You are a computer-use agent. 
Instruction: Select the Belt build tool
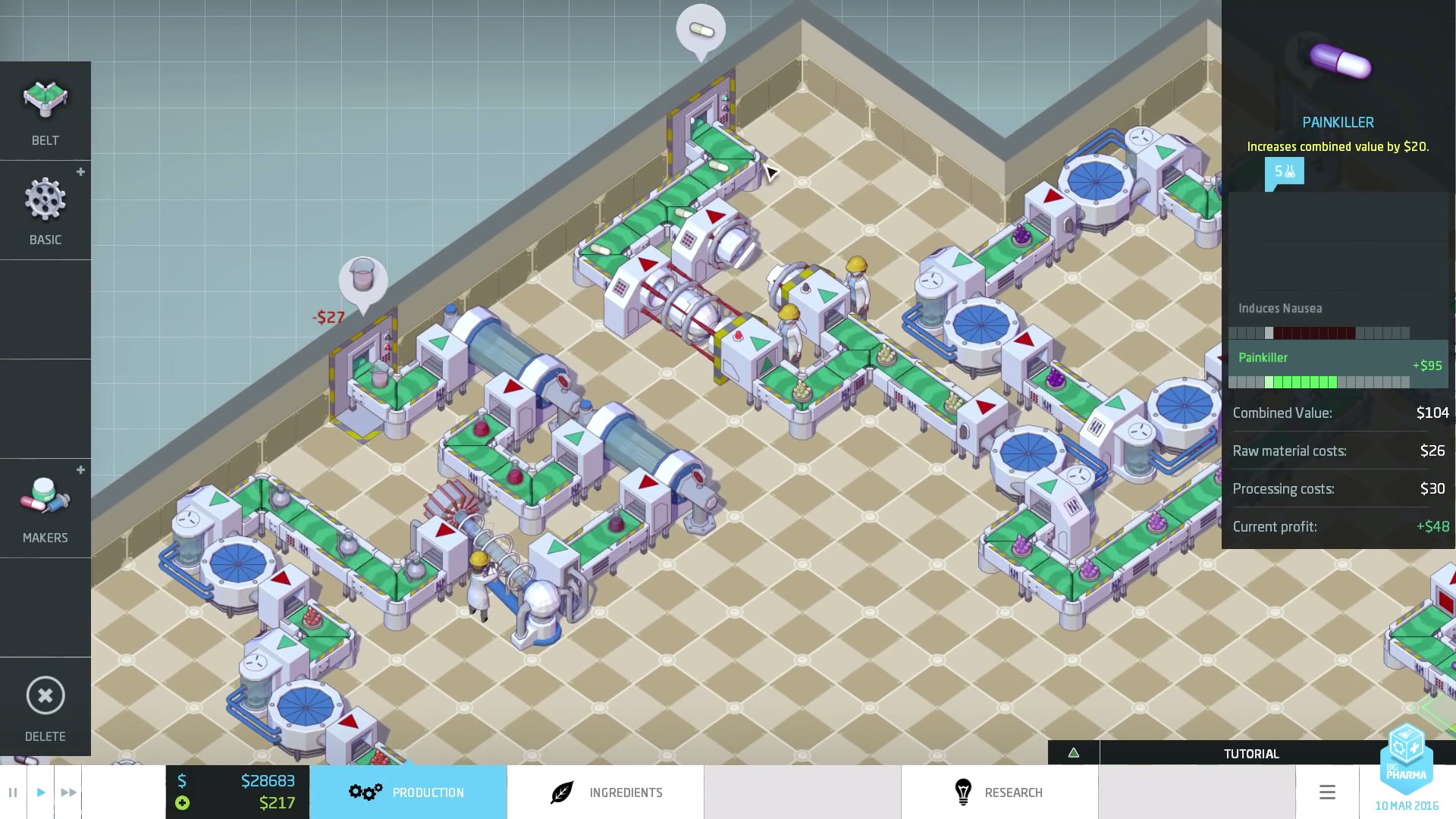click(45, 111)
